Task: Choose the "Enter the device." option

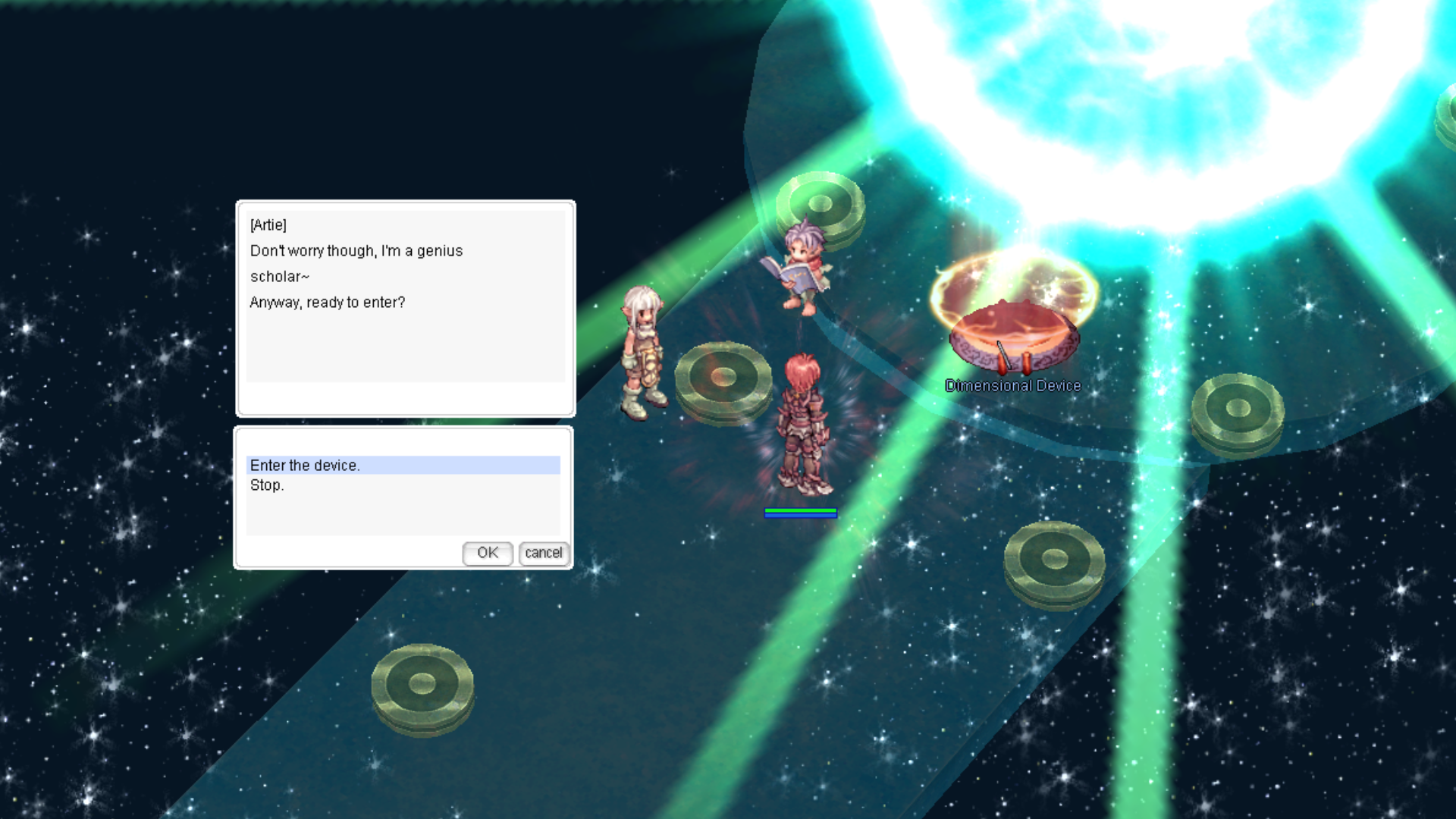Action: point(305,466)
